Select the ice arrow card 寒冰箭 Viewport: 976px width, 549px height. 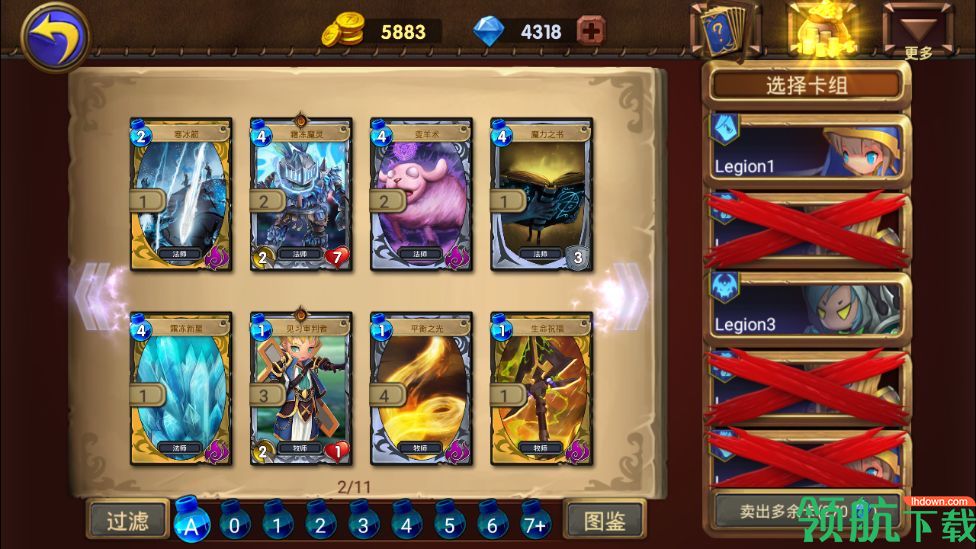[181, 194]
